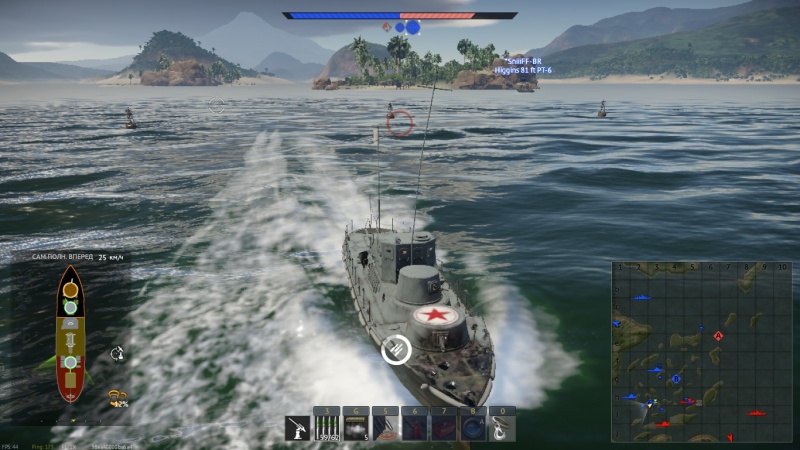The image size is (800, 450).
Task: Activate the tow hook slot
Action: pyautogui.click(x=501, y=428)
